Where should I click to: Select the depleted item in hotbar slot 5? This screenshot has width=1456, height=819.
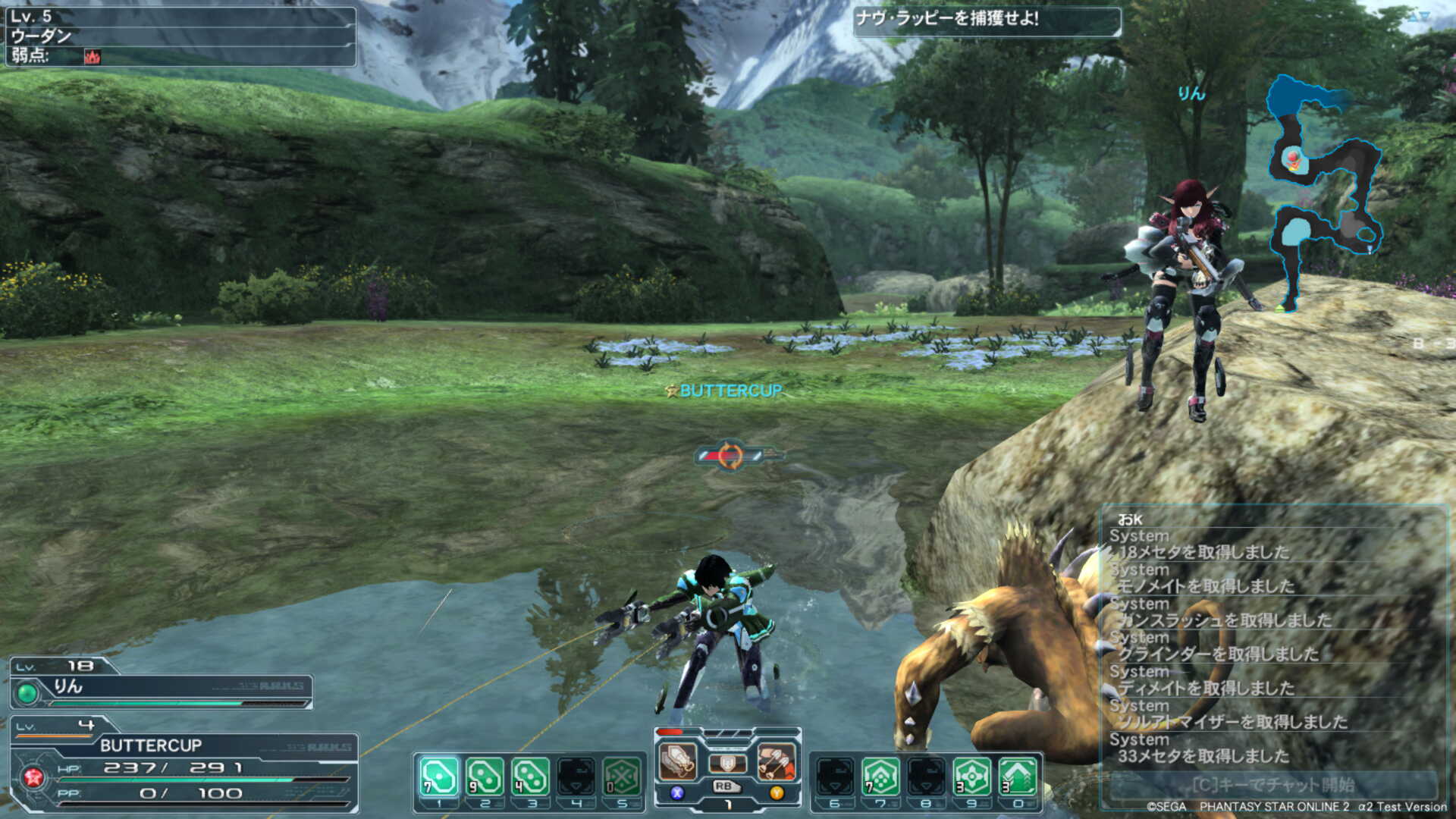[622, 777]
